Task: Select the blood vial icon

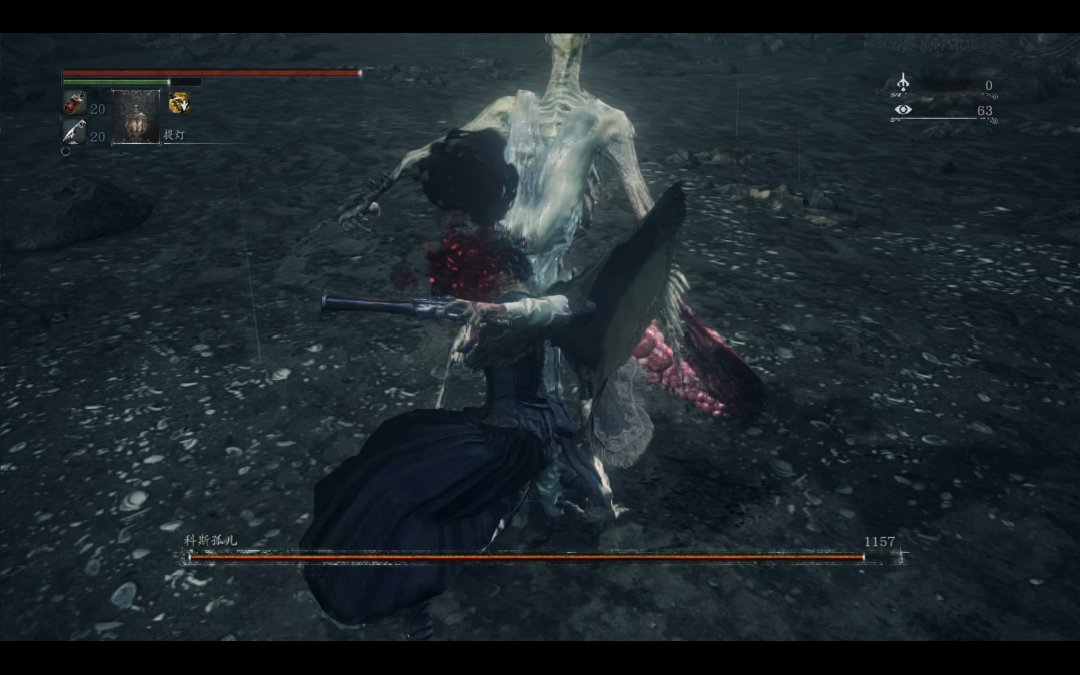Action: pos(75,103)
